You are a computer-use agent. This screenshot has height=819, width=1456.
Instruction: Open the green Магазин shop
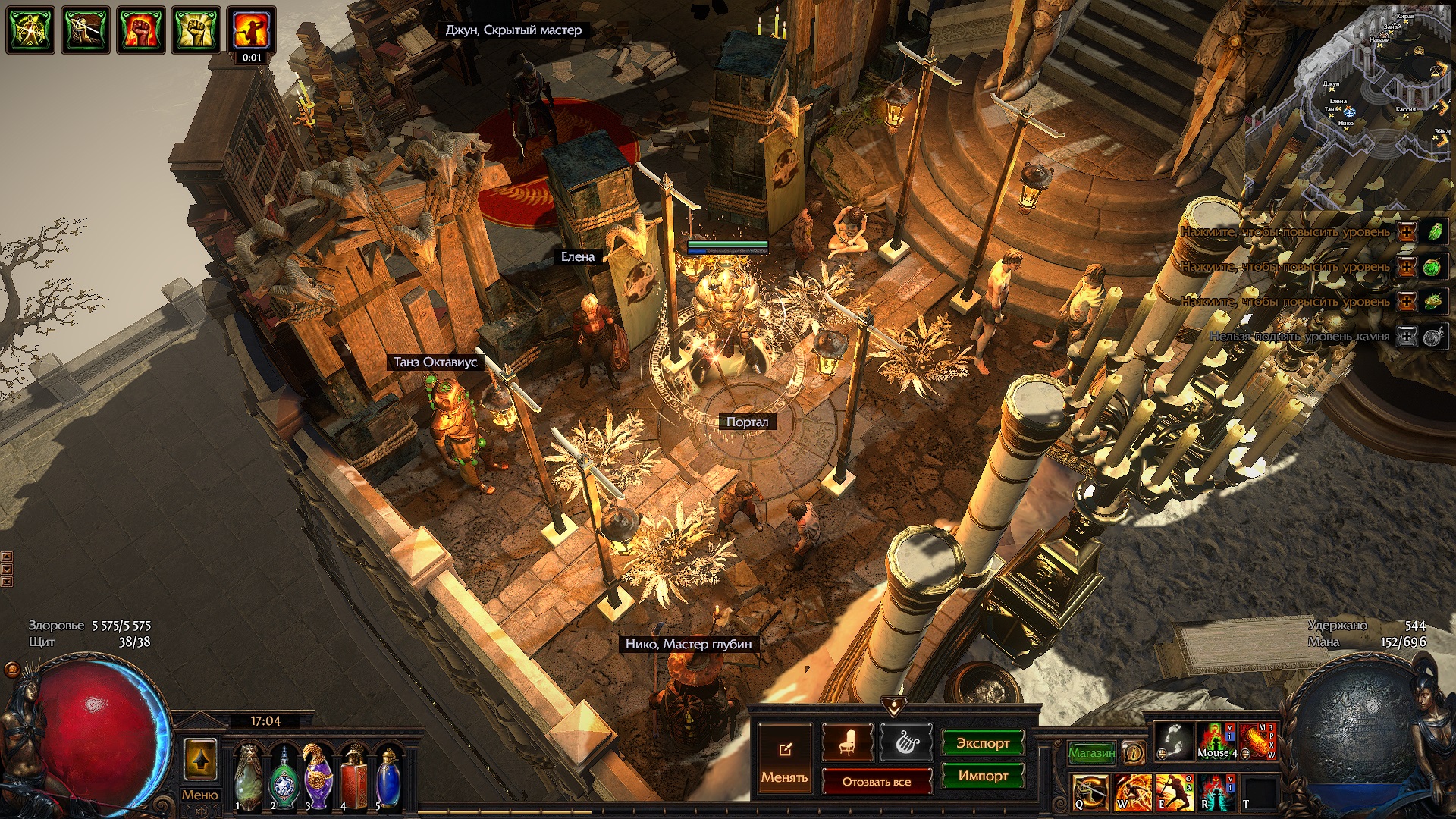pos(1091,753)
